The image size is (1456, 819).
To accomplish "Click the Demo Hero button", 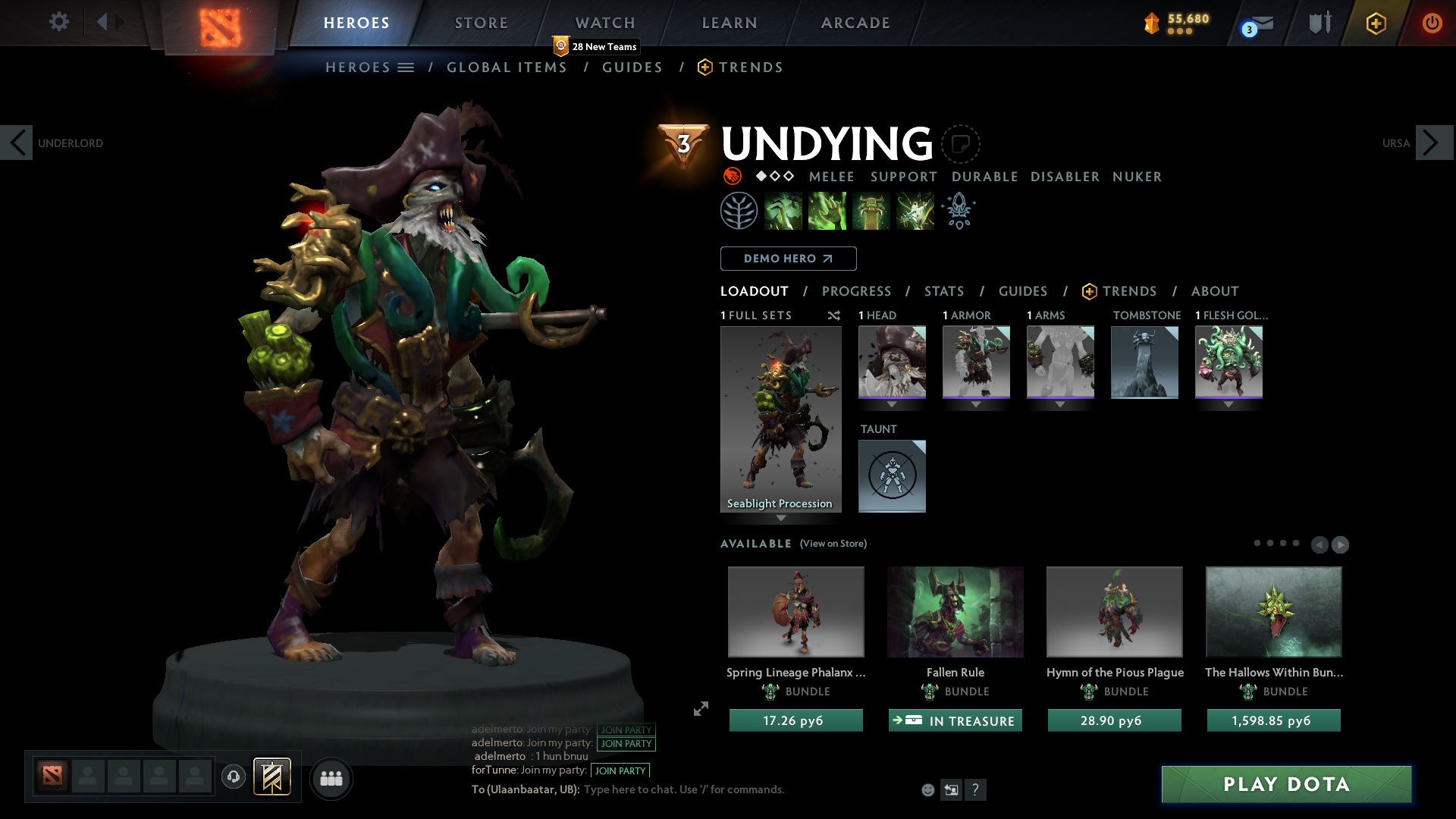I will [787, 259].
